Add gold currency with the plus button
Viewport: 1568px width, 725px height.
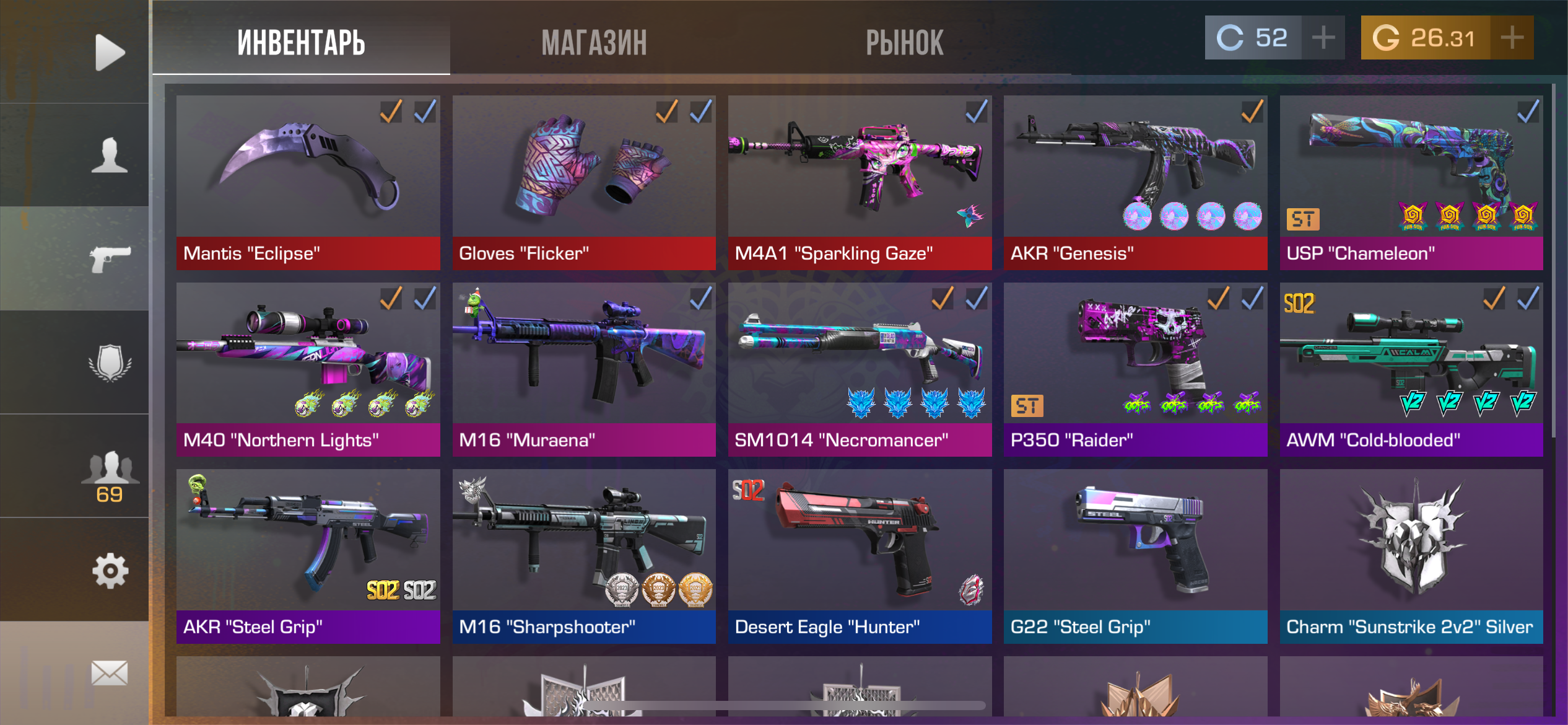1512,38
